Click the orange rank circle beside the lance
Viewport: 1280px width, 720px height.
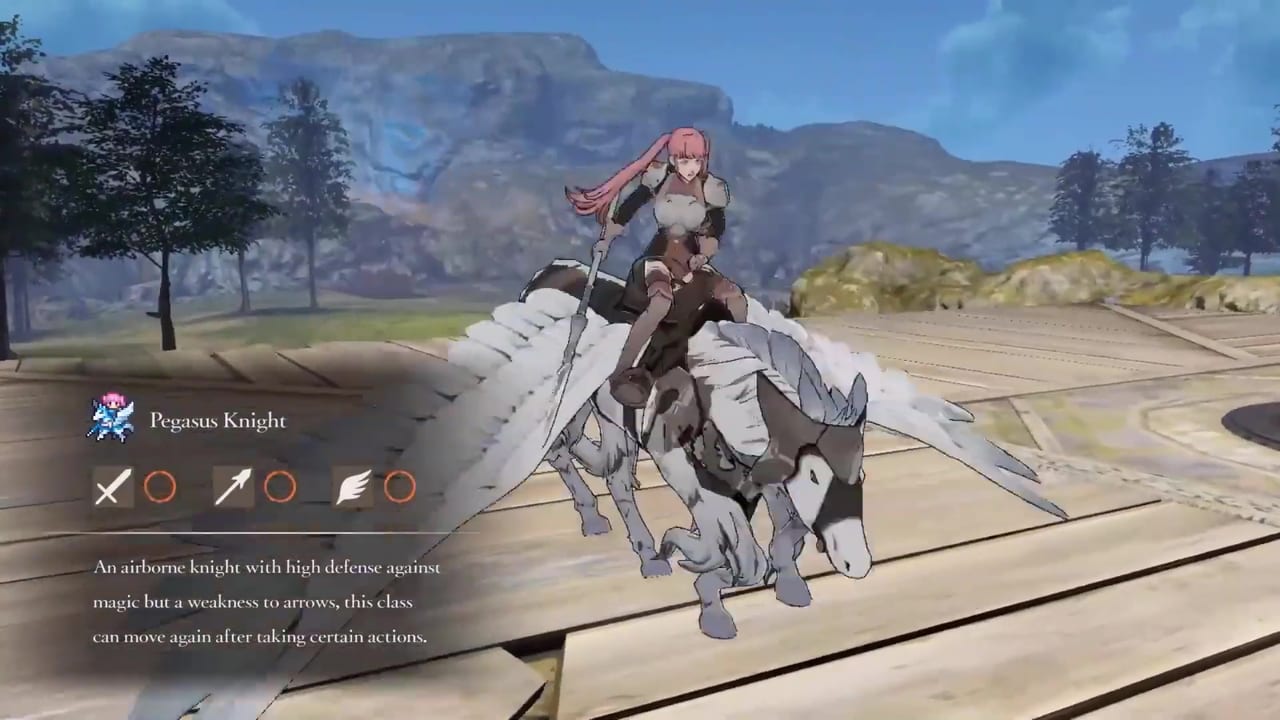coord(280,488)
